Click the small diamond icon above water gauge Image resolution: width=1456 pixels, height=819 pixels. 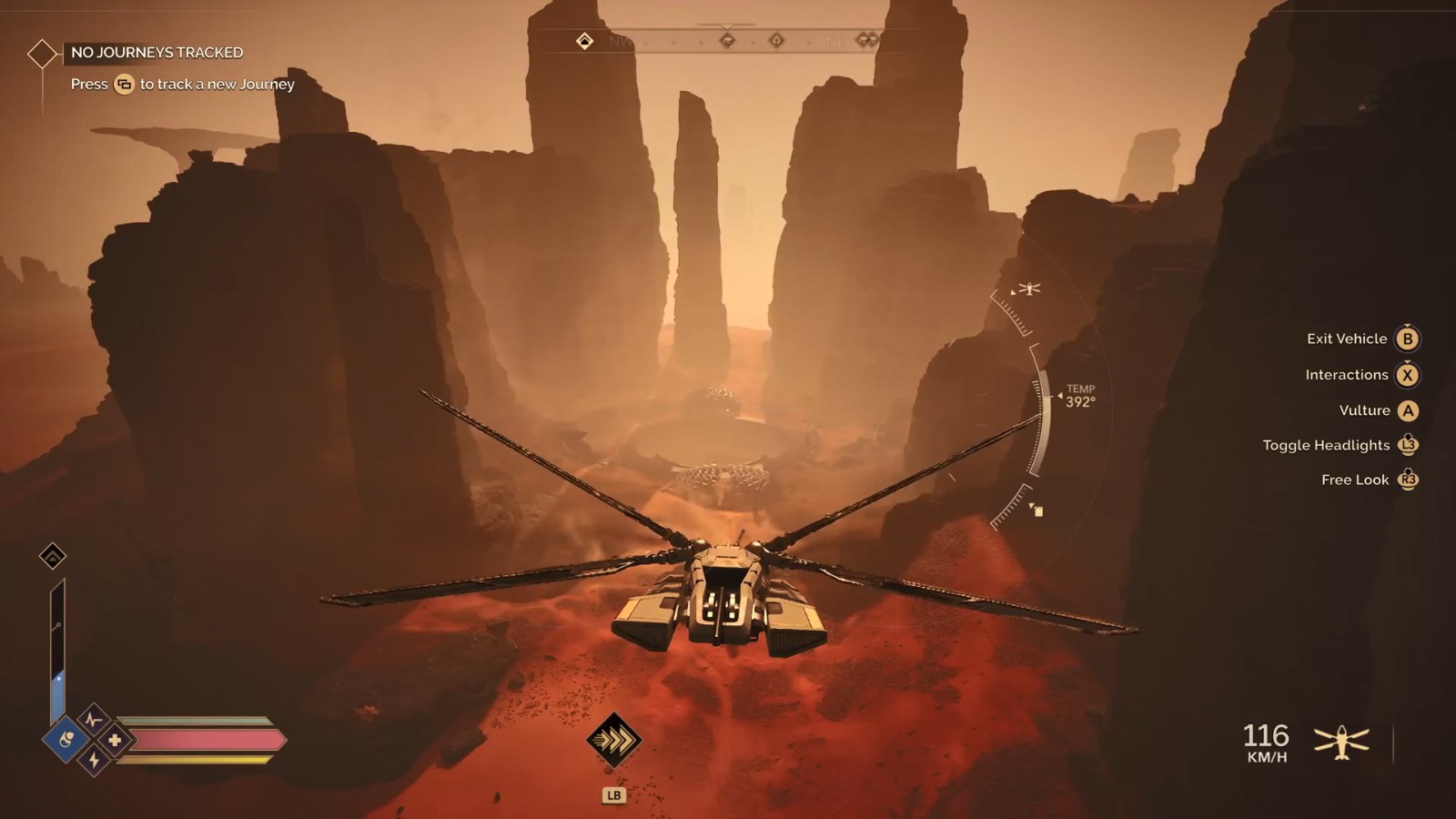53,555
